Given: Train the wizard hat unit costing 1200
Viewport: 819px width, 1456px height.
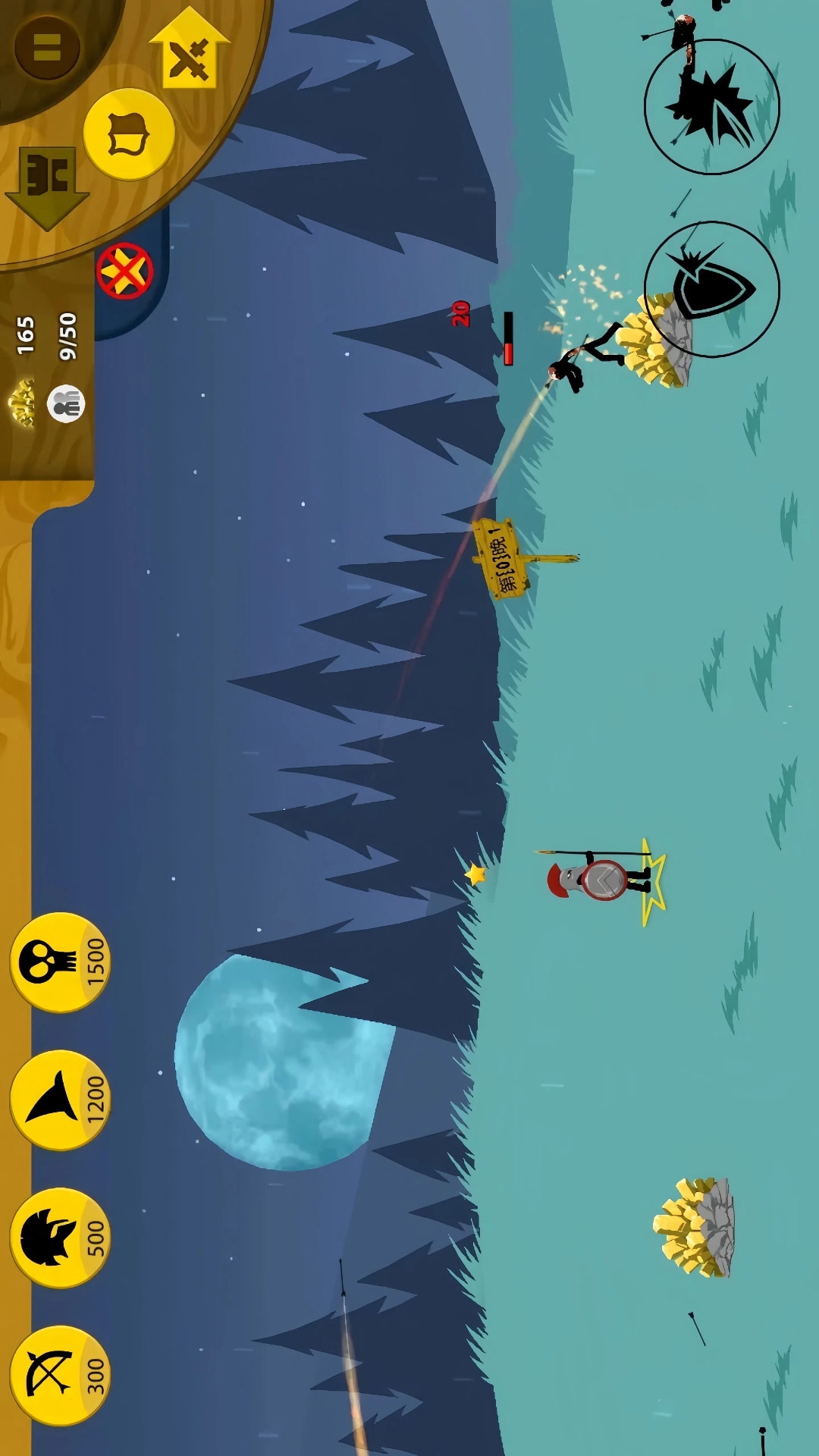Looking at the screenshot, I should [x=59, y=1100].
